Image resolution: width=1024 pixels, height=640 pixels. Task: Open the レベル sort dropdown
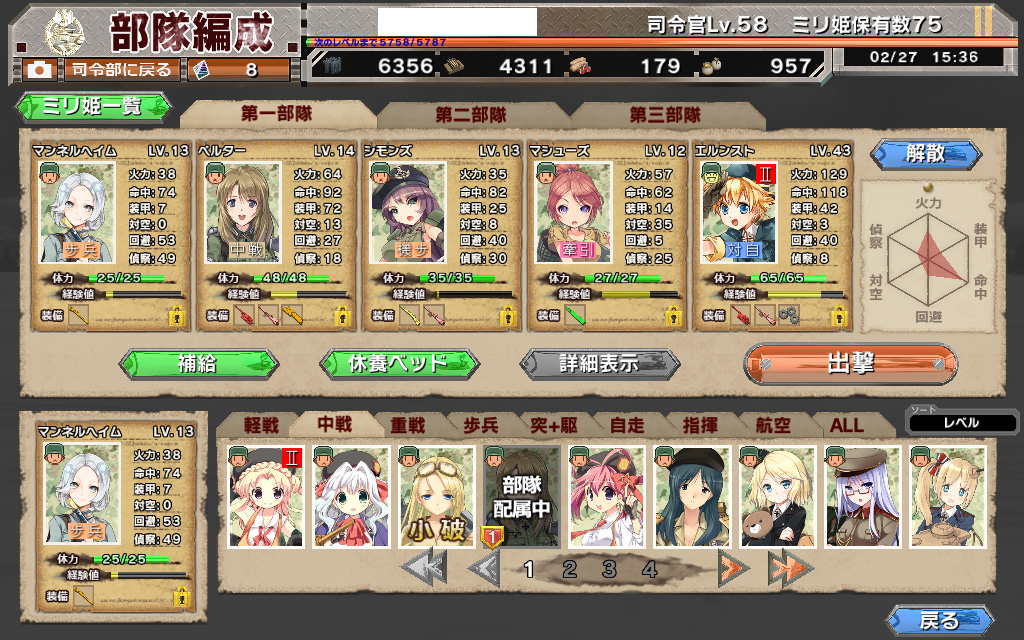[961, 422]
